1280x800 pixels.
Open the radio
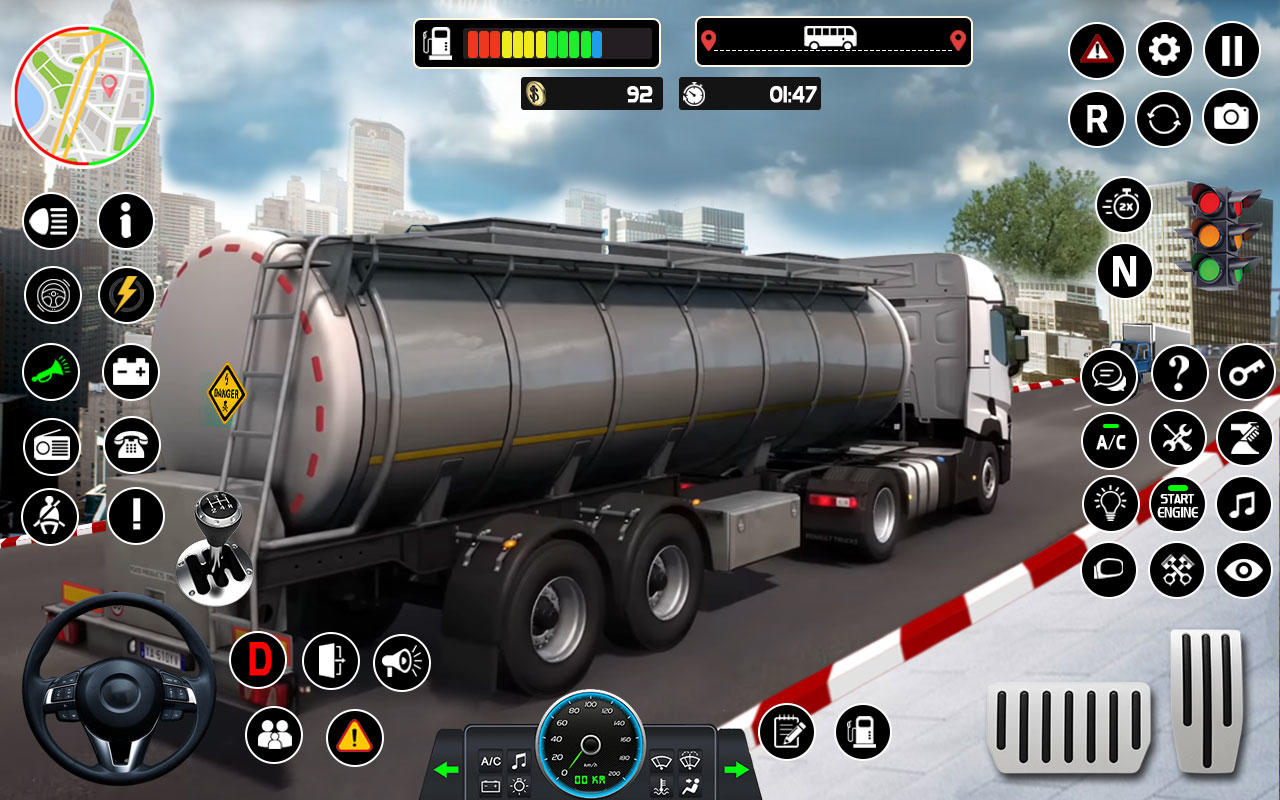tap(51, 446)
